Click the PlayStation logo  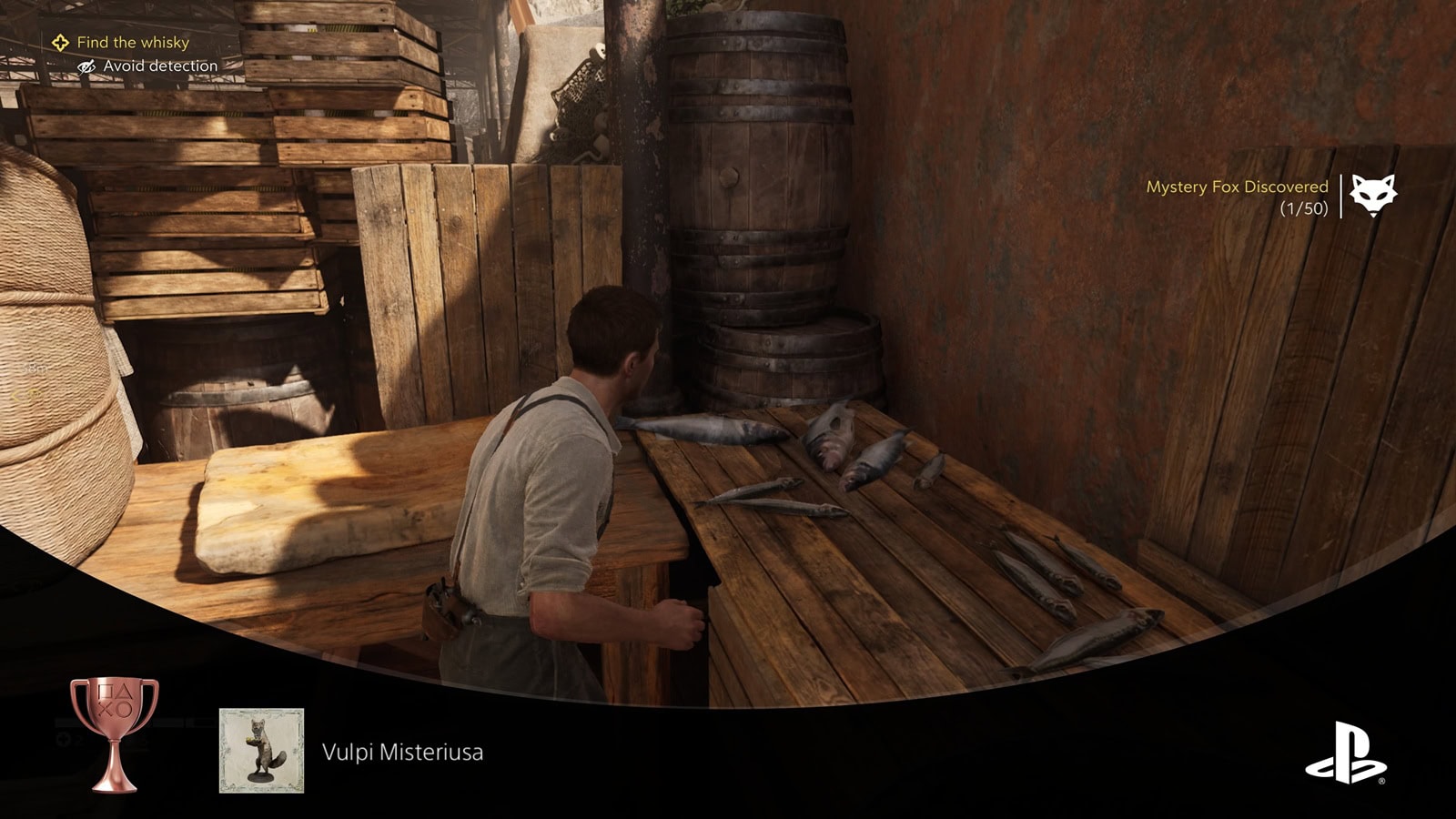point(1346,753)
